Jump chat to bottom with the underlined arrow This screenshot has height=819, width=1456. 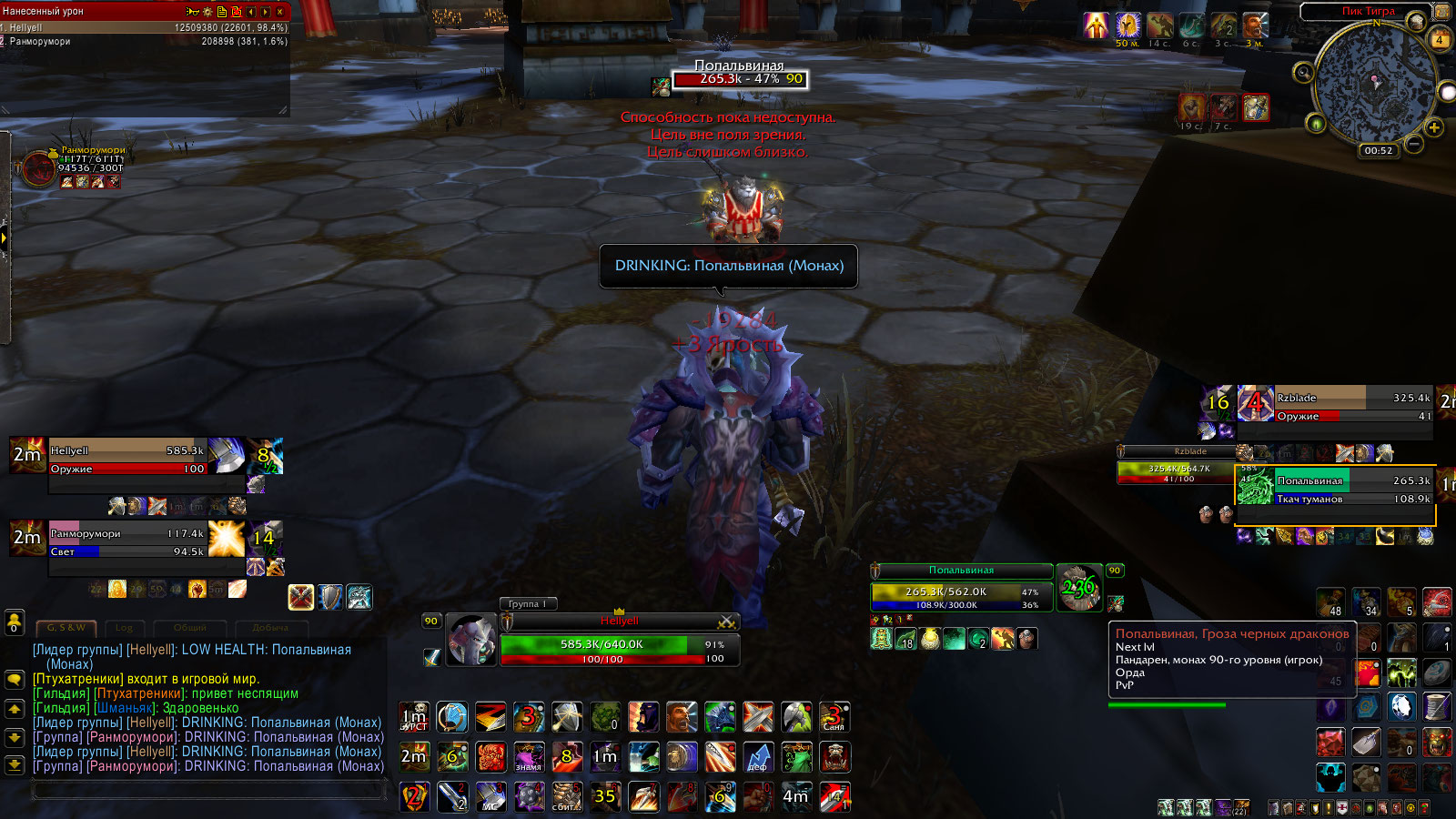[15, 764]
